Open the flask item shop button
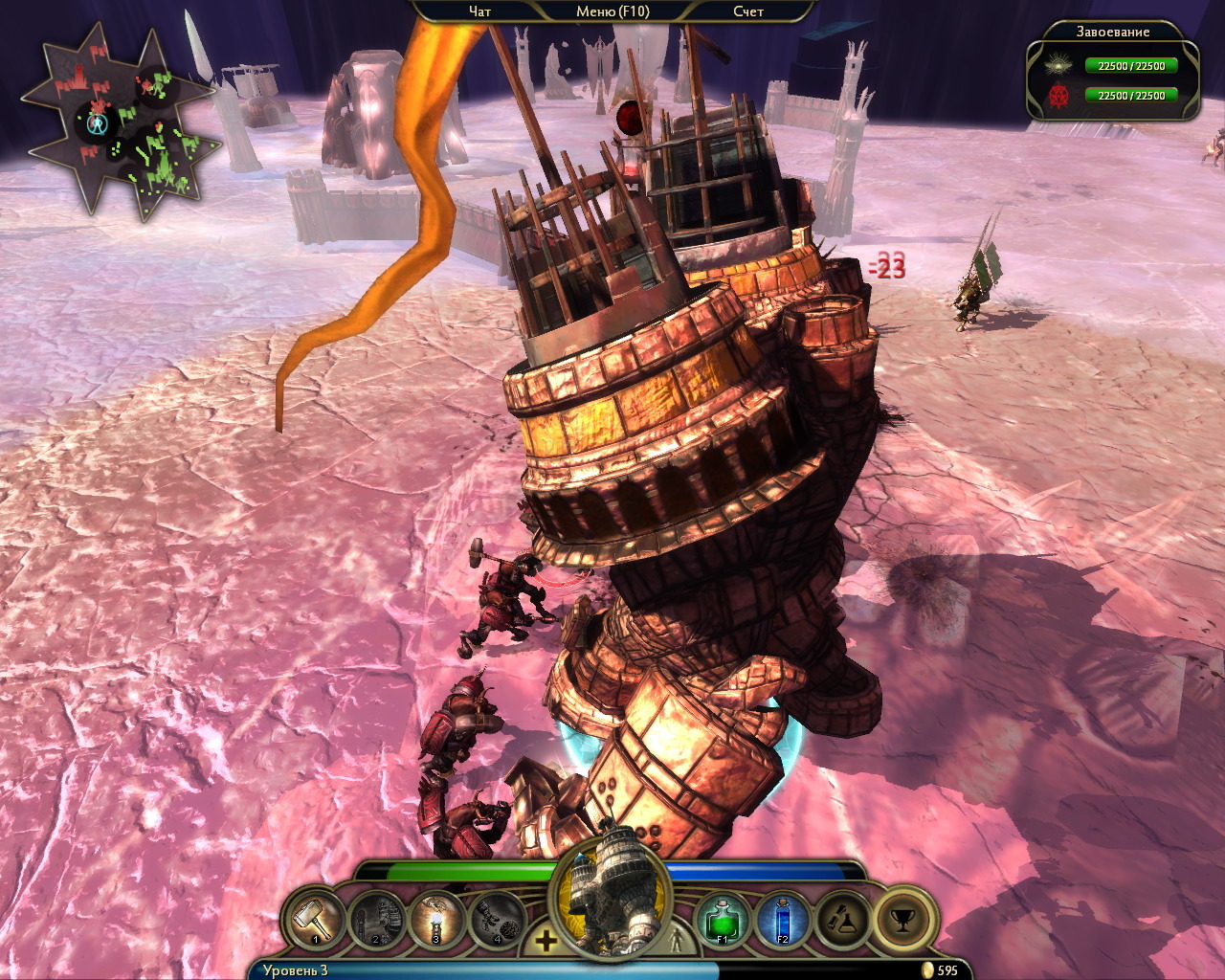This screenshot has width=1225, height=980. [843, 921]
